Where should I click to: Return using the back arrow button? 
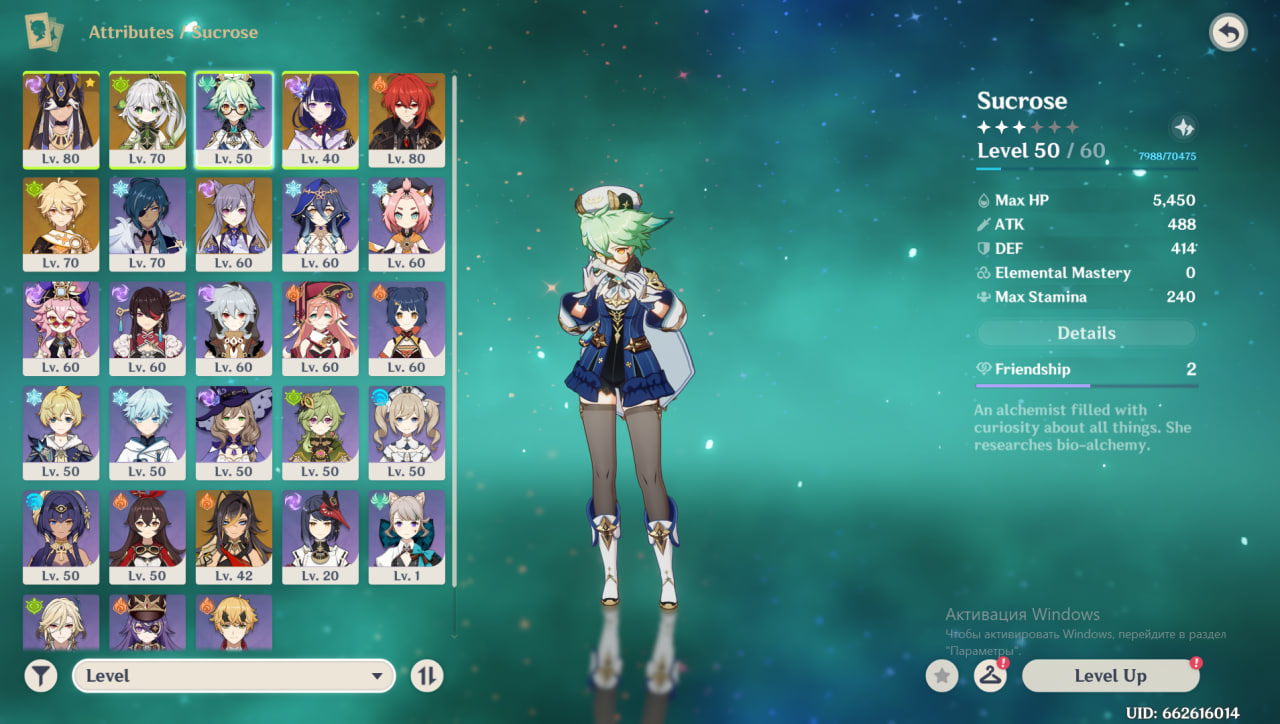[1228, 33]
